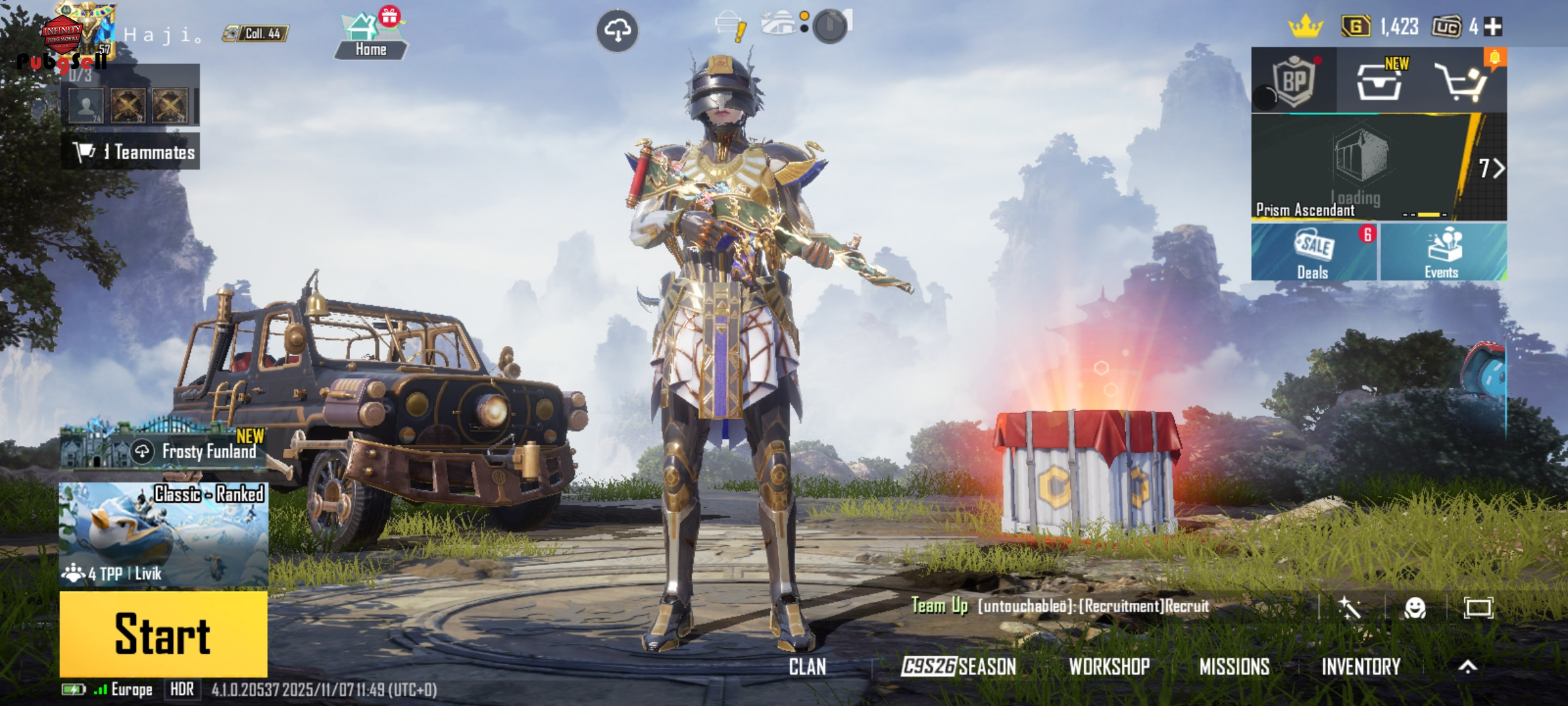Image resolution: width=1568 pixels, height=706 pixels.
Task: Open the Clan menu
Action: point(808,666)
